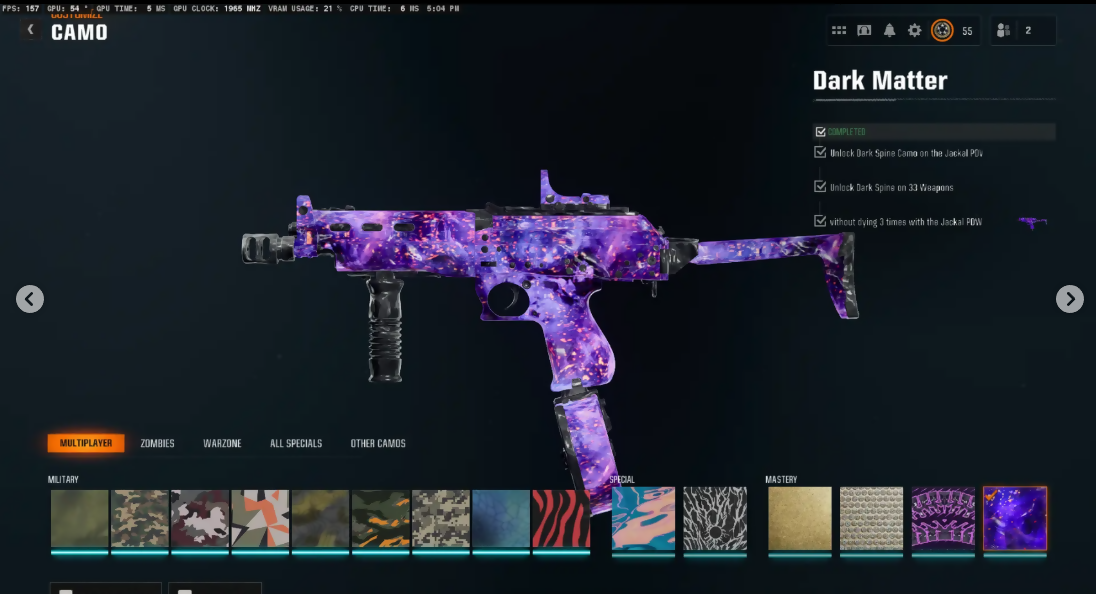This screenshot has height=594, width=1096.
Task: Select the purple Dark Spine camo
Action: coord(943,518)
